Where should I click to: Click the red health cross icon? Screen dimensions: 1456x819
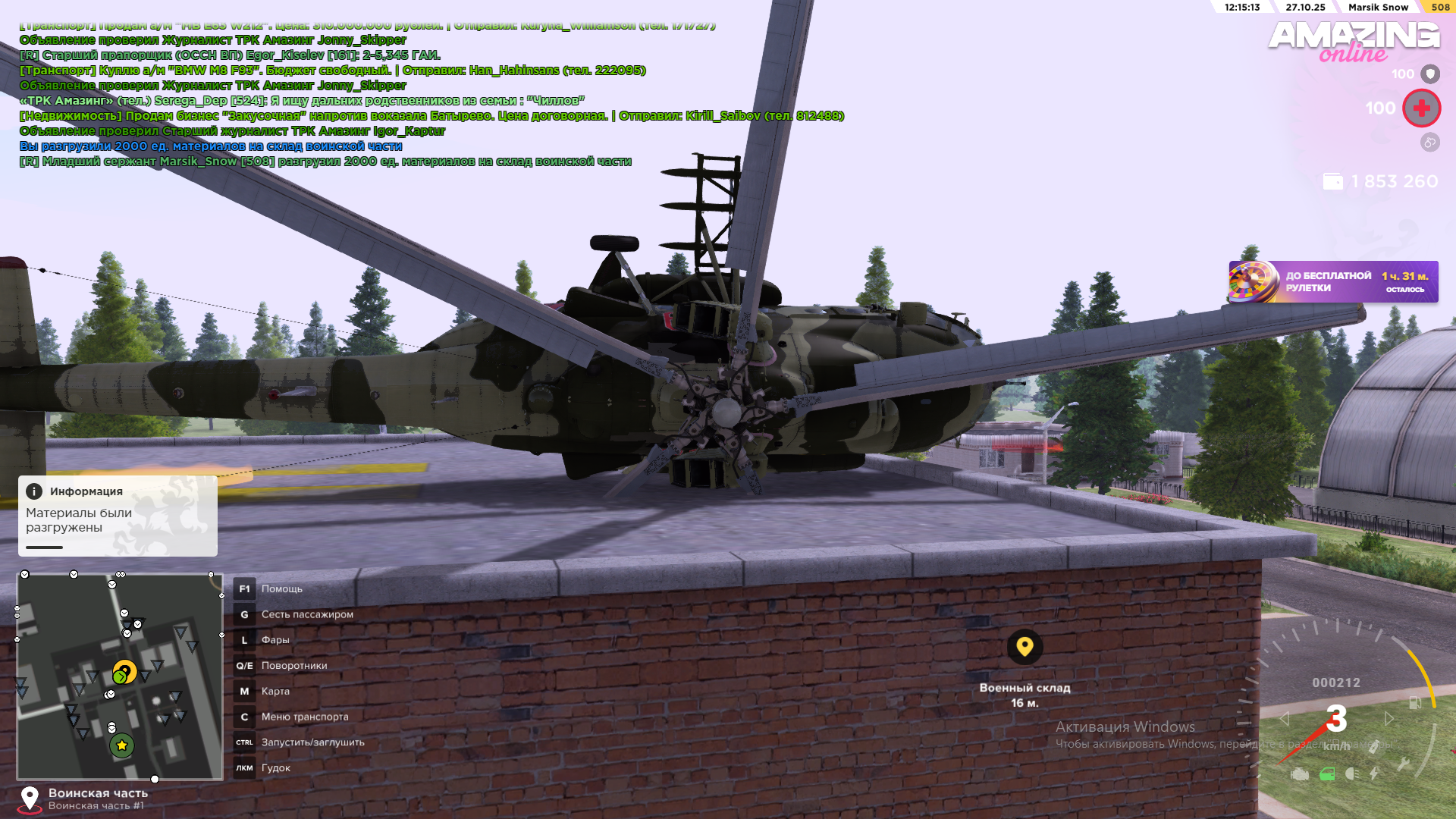(x=1421, y=108)
